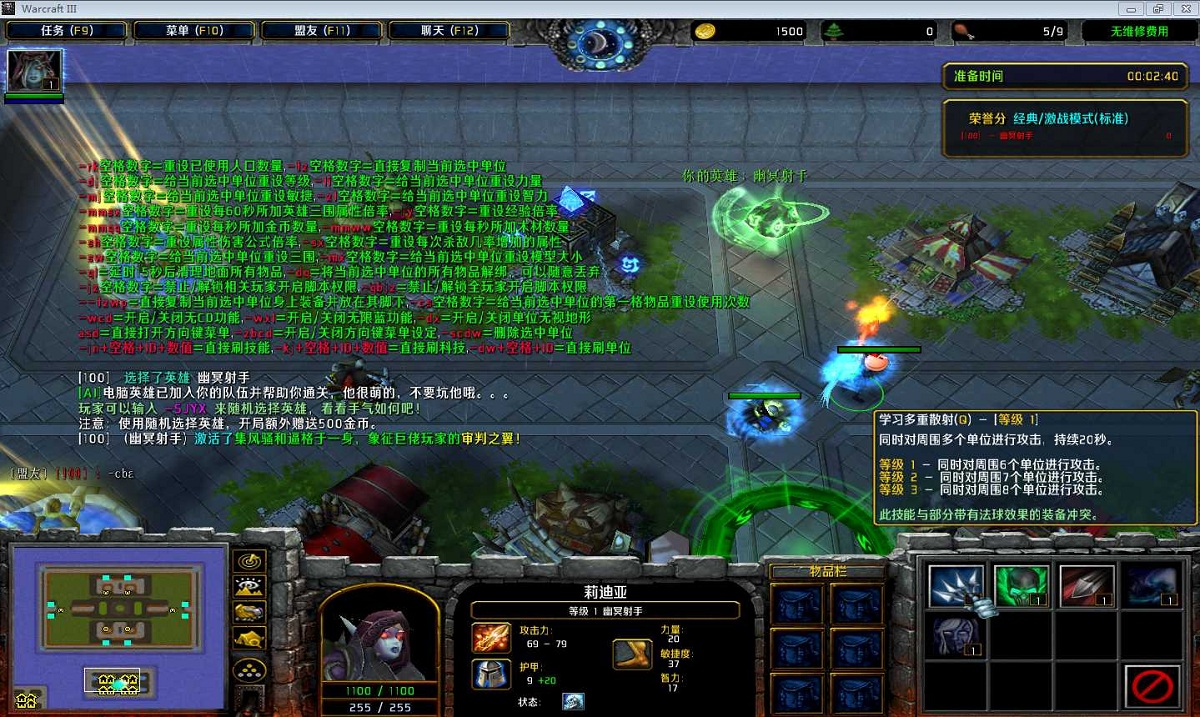Cancel with the red prohibition button
The height and width of the screenshot is (717, 1200).
click(x=1153, y=688)
